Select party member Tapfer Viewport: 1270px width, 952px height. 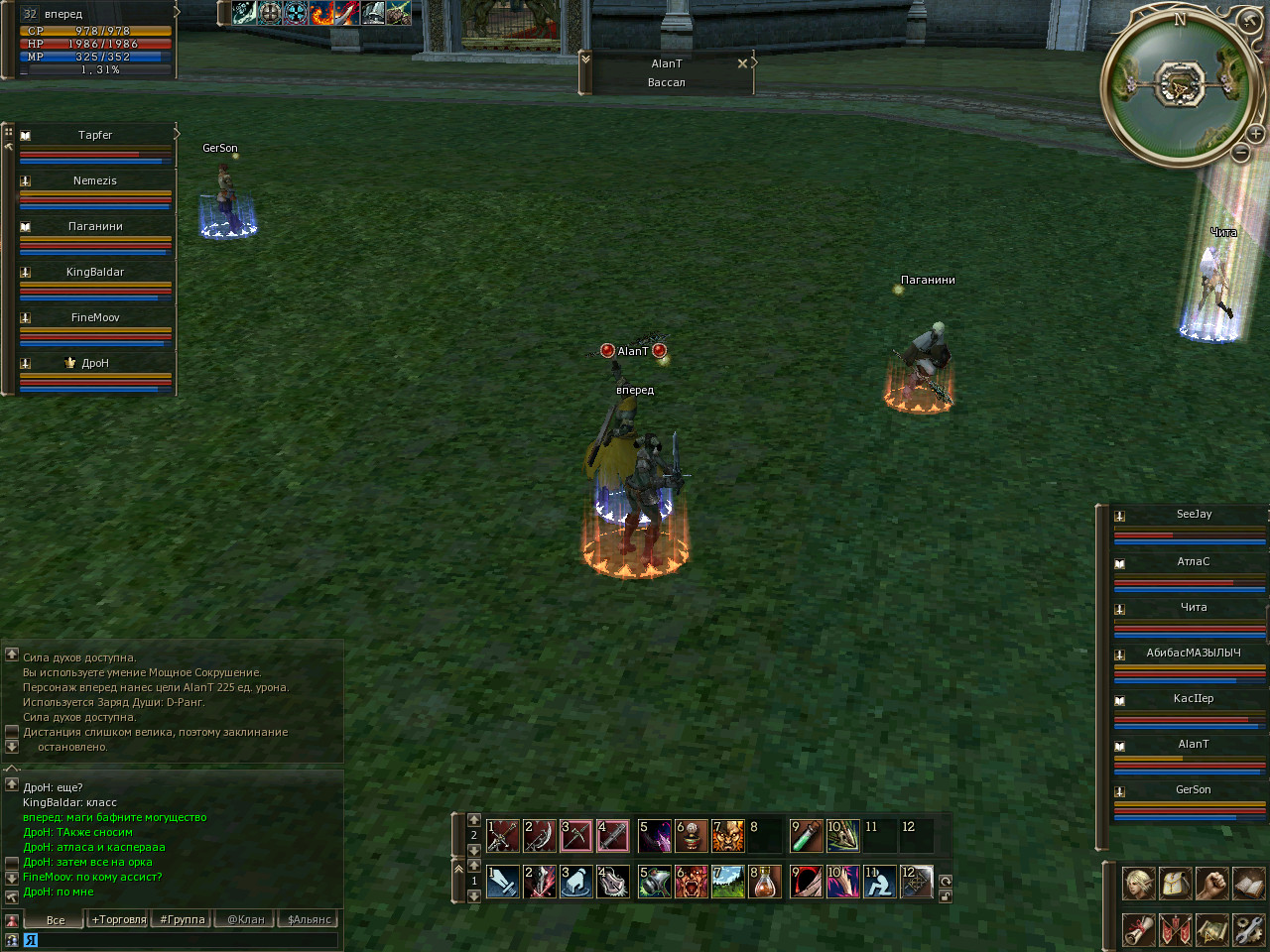coord(95,135)
